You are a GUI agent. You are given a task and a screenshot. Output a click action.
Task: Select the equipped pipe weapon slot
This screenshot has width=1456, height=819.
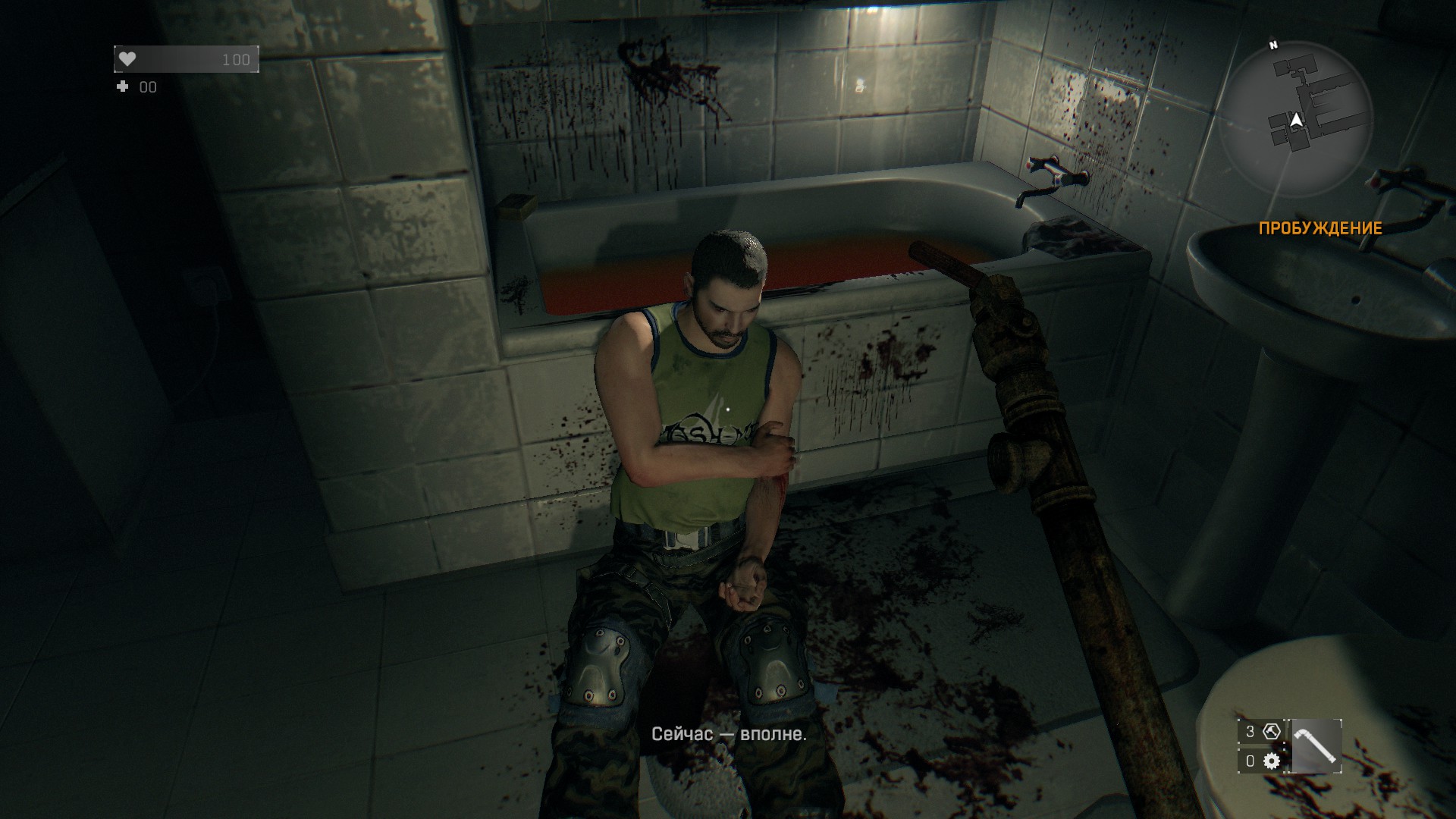[x=1316, y=746]
